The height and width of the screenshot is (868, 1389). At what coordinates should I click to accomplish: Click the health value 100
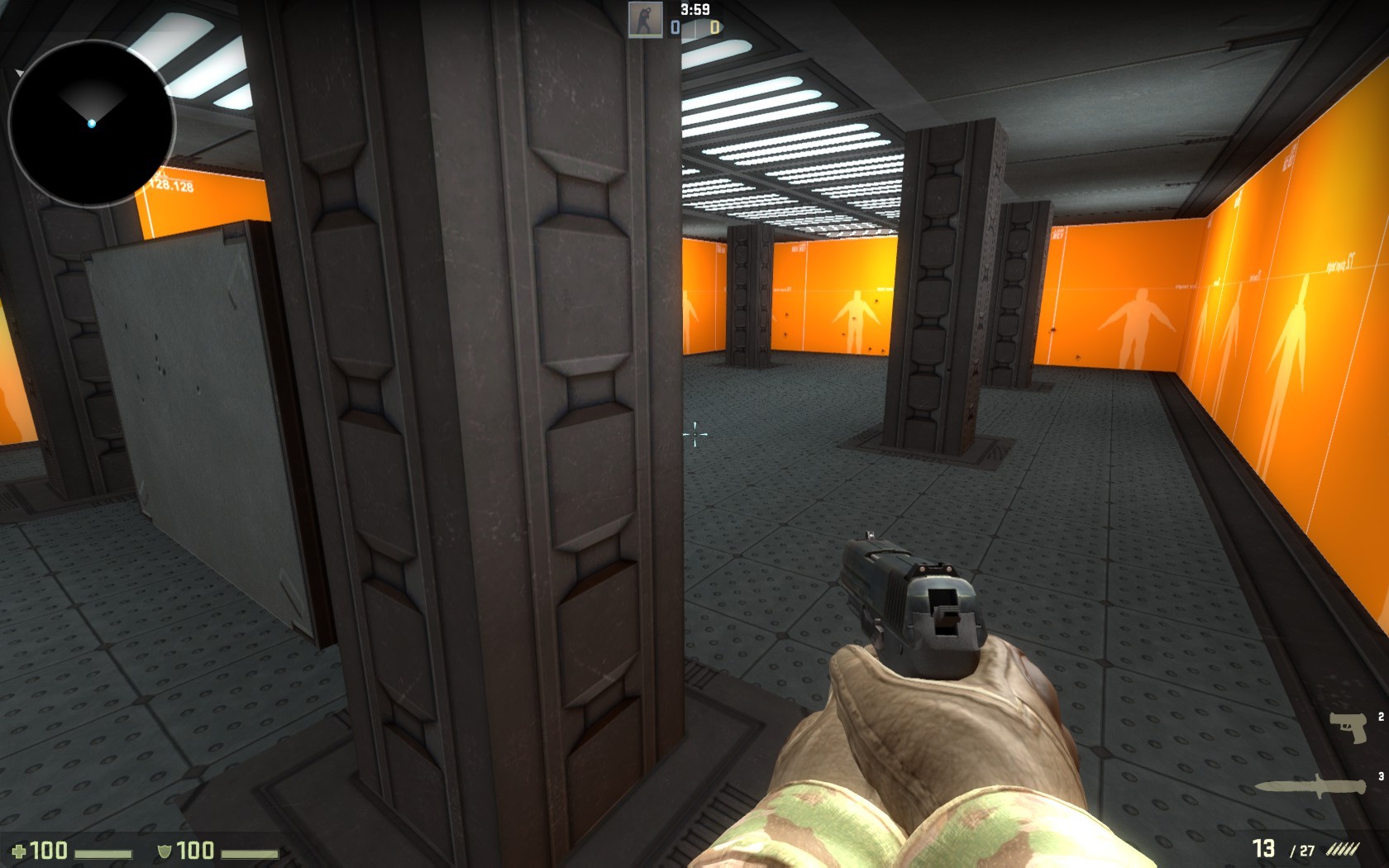(48, 851)
